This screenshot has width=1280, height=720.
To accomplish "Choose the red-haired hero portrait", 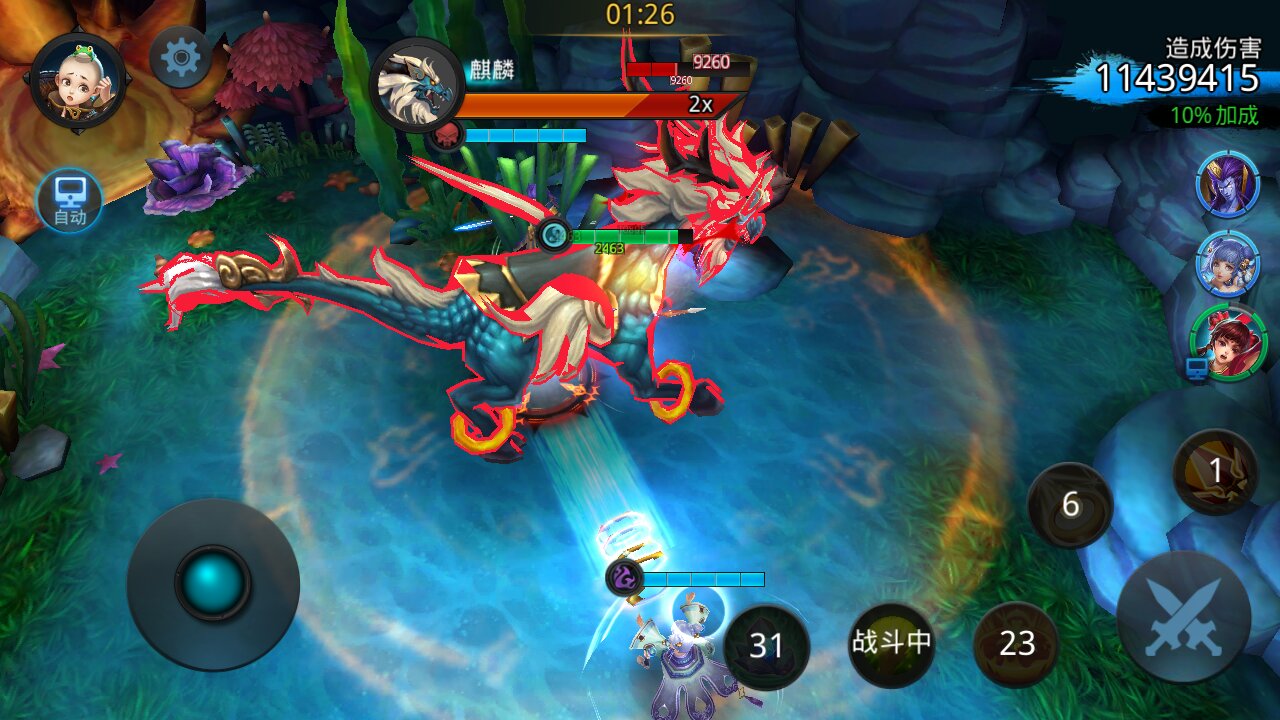I will [x=1229, y=343].
